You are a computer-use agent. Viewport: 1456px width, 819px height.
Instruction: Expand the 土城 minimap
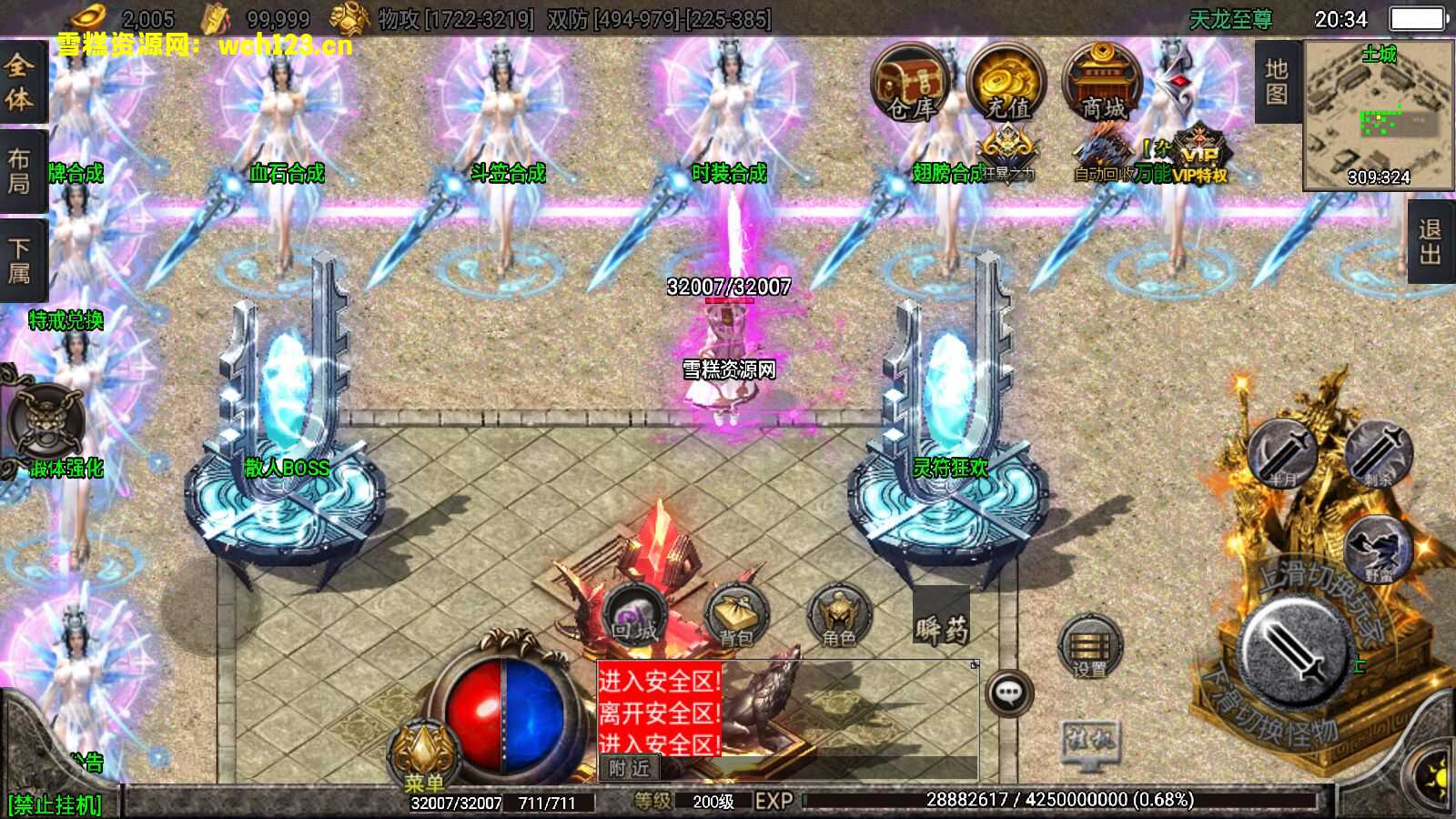pos(1378,116)
